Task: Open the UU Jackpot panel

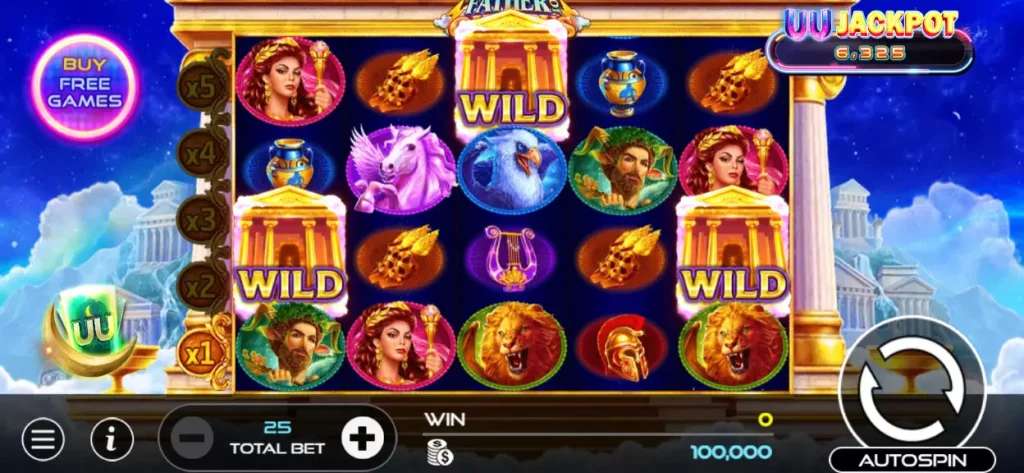Action: [x=868, y=39]
